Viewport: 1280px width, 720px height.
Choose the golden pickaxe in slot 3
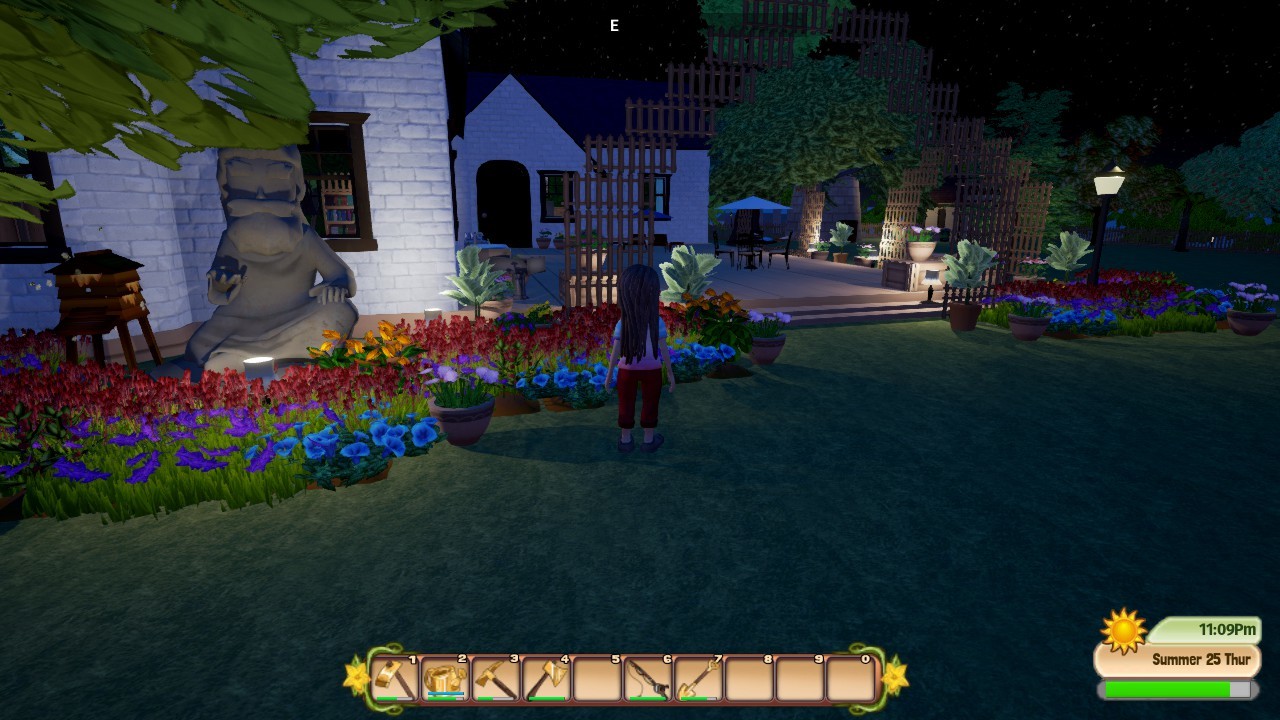496,679
